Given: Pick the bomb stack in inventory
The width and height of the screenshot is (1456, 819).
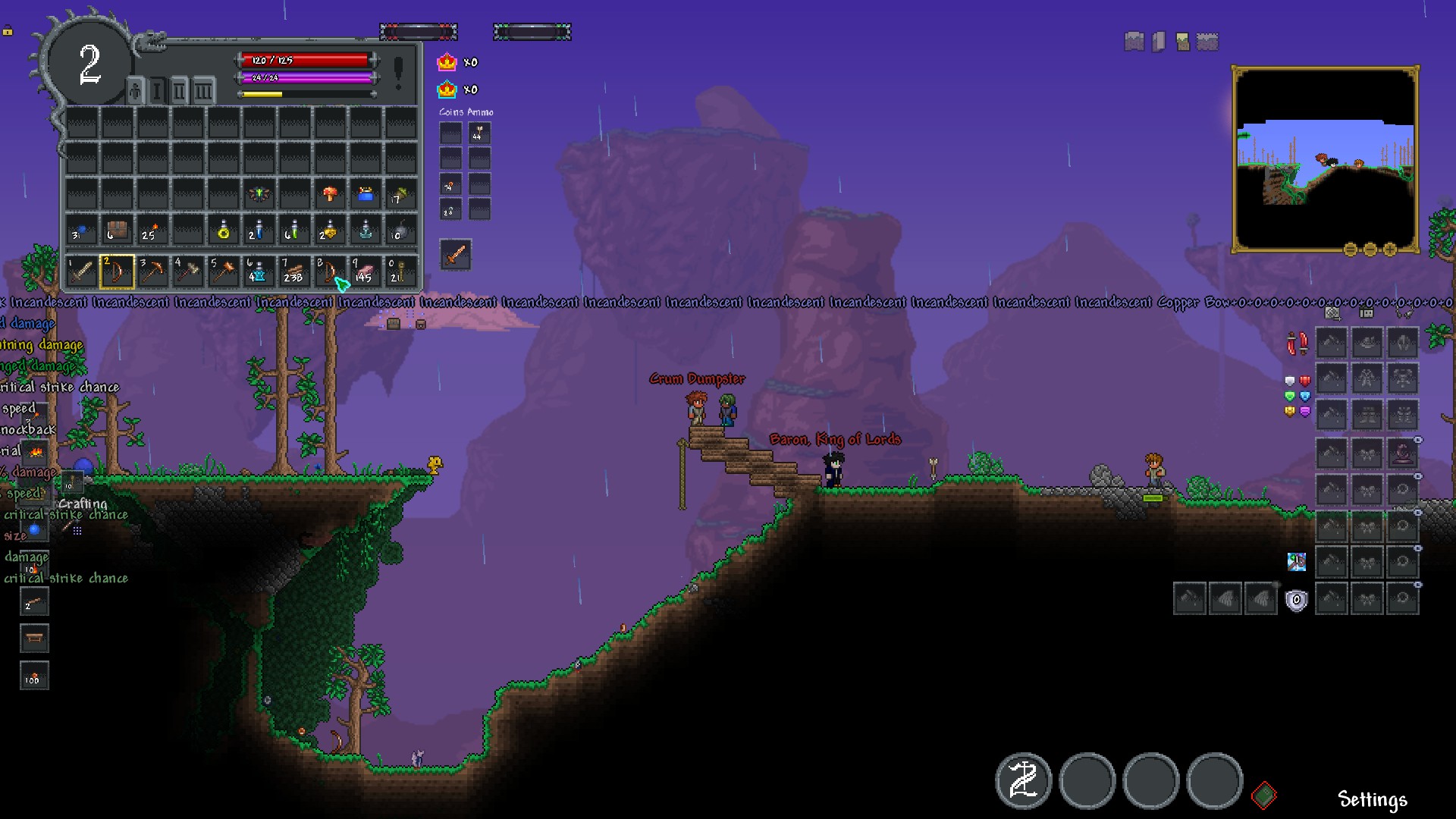Looking at the screenshot, I should (x=401, y=231).
